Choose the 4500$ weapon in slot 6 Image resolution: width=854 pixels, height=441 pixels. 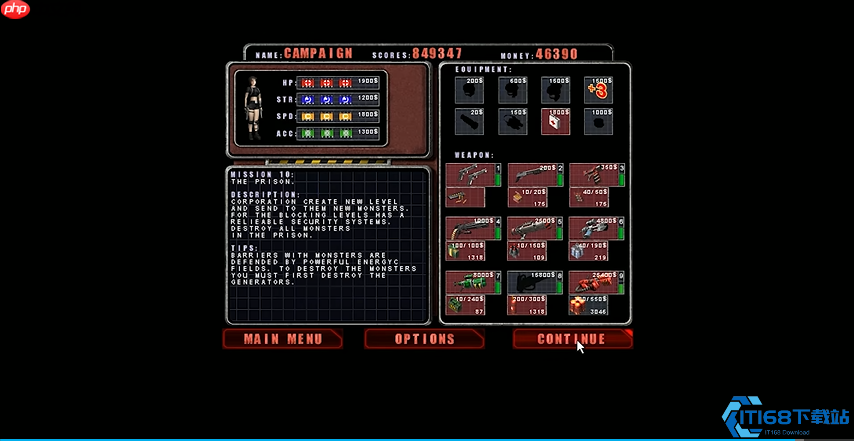click(596, 228)
